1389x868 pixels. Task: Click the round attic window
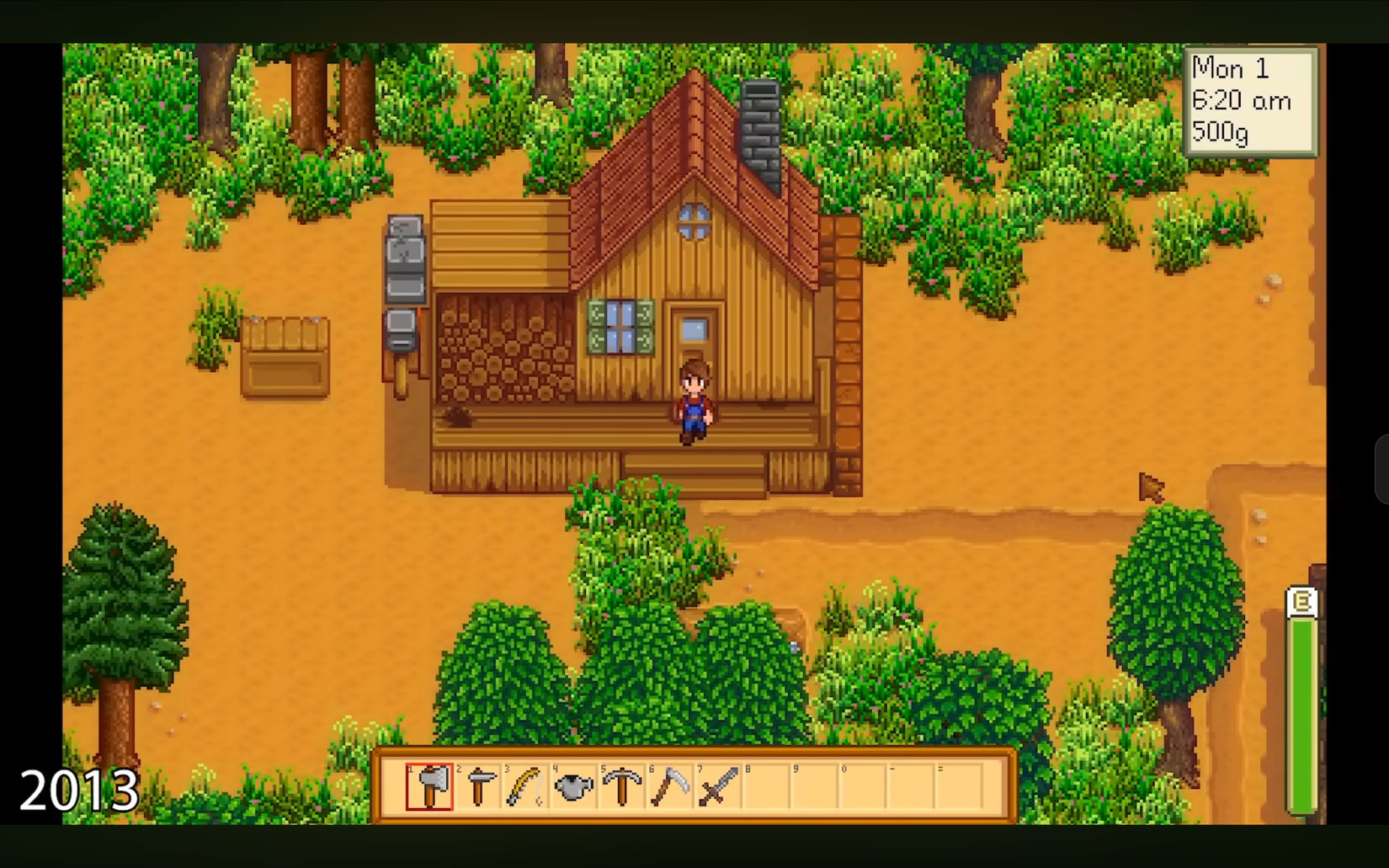coord(695,222)
